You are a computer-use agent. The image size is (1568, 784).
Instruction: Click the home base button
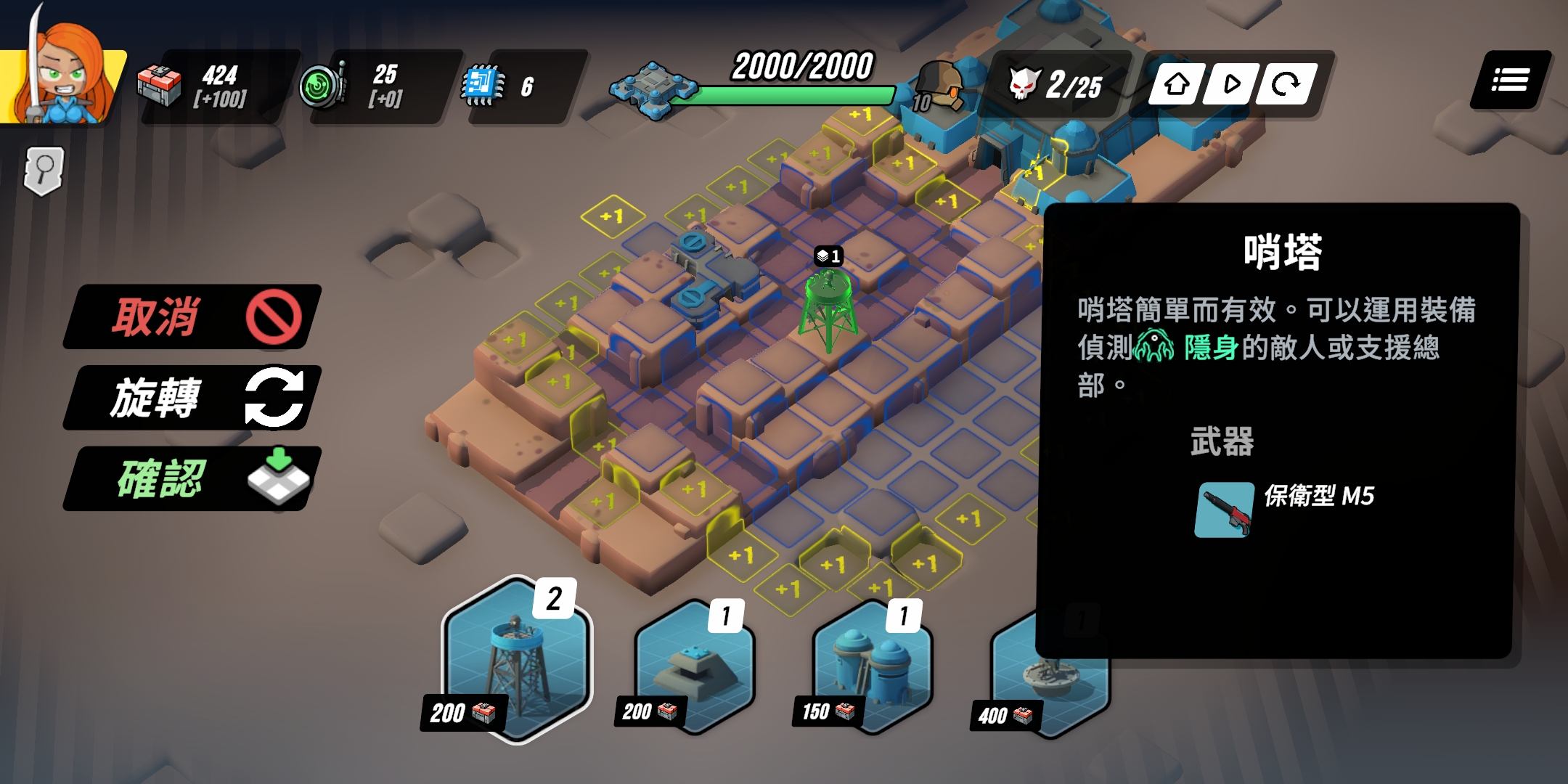click(x=1177, y=85)
